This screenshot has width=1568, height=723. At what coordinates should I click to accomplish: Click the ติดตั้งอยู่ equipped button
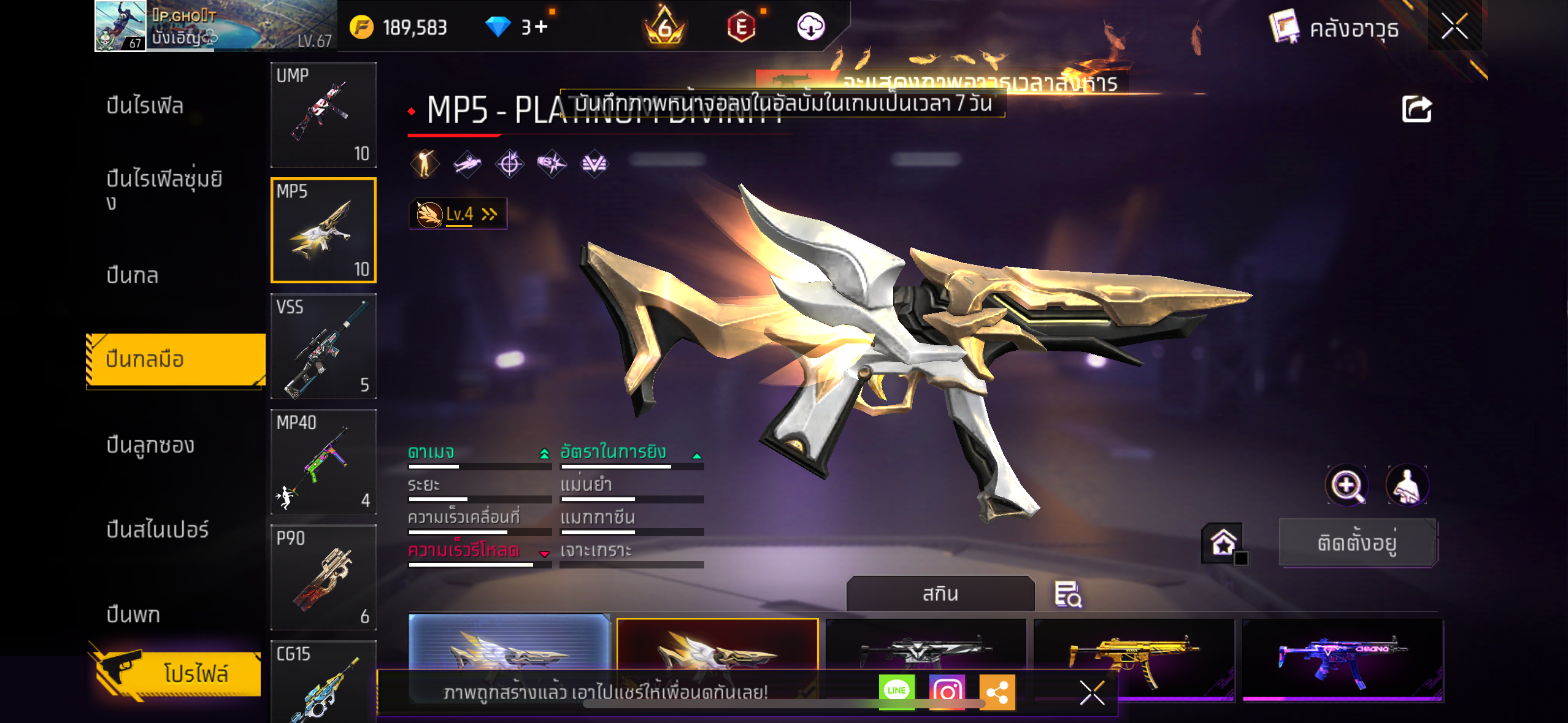[x=1358, y=543]
